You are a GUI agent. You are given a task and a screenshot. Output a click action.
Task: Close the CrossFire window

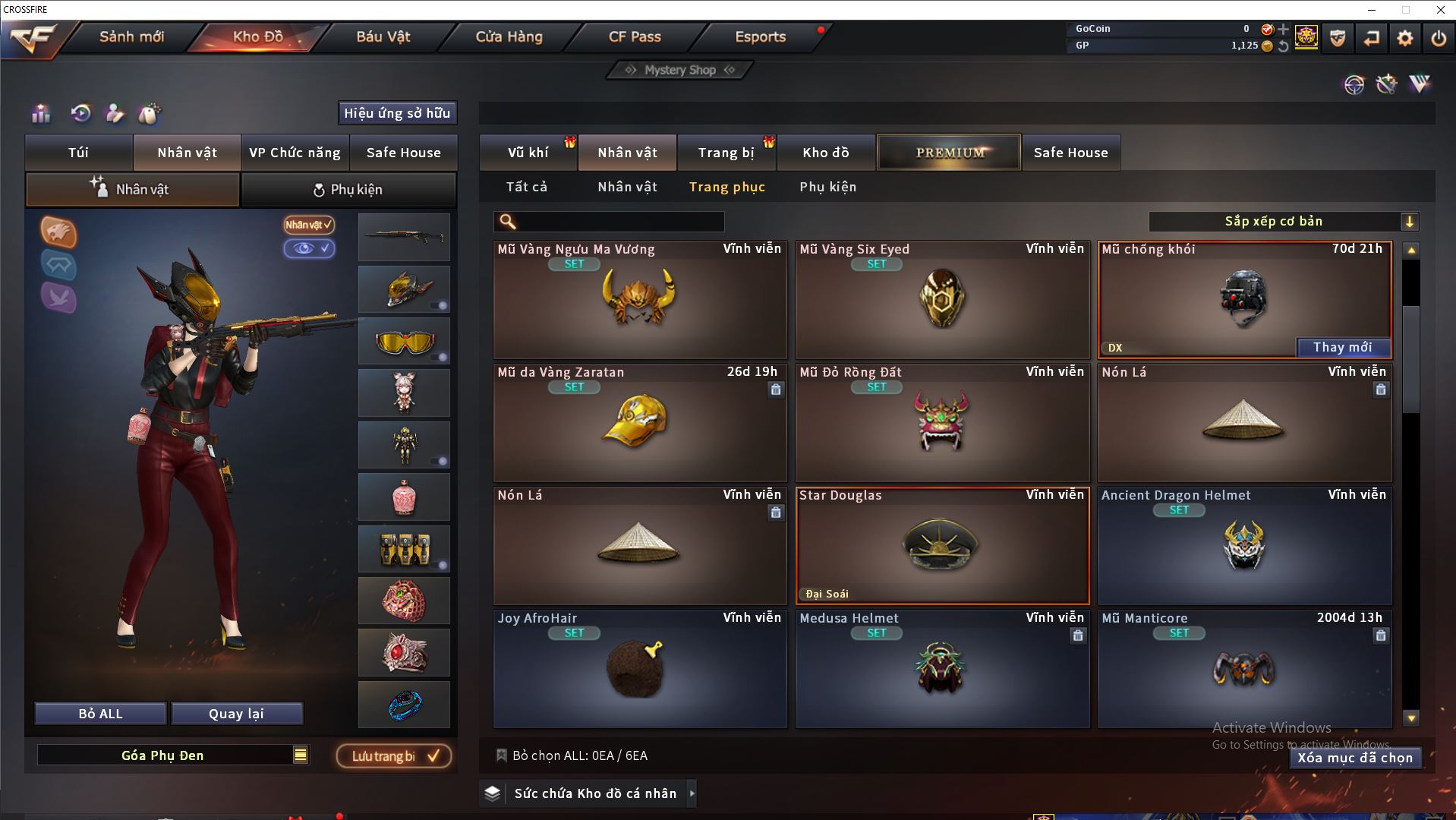click(x=1440, y=10)
